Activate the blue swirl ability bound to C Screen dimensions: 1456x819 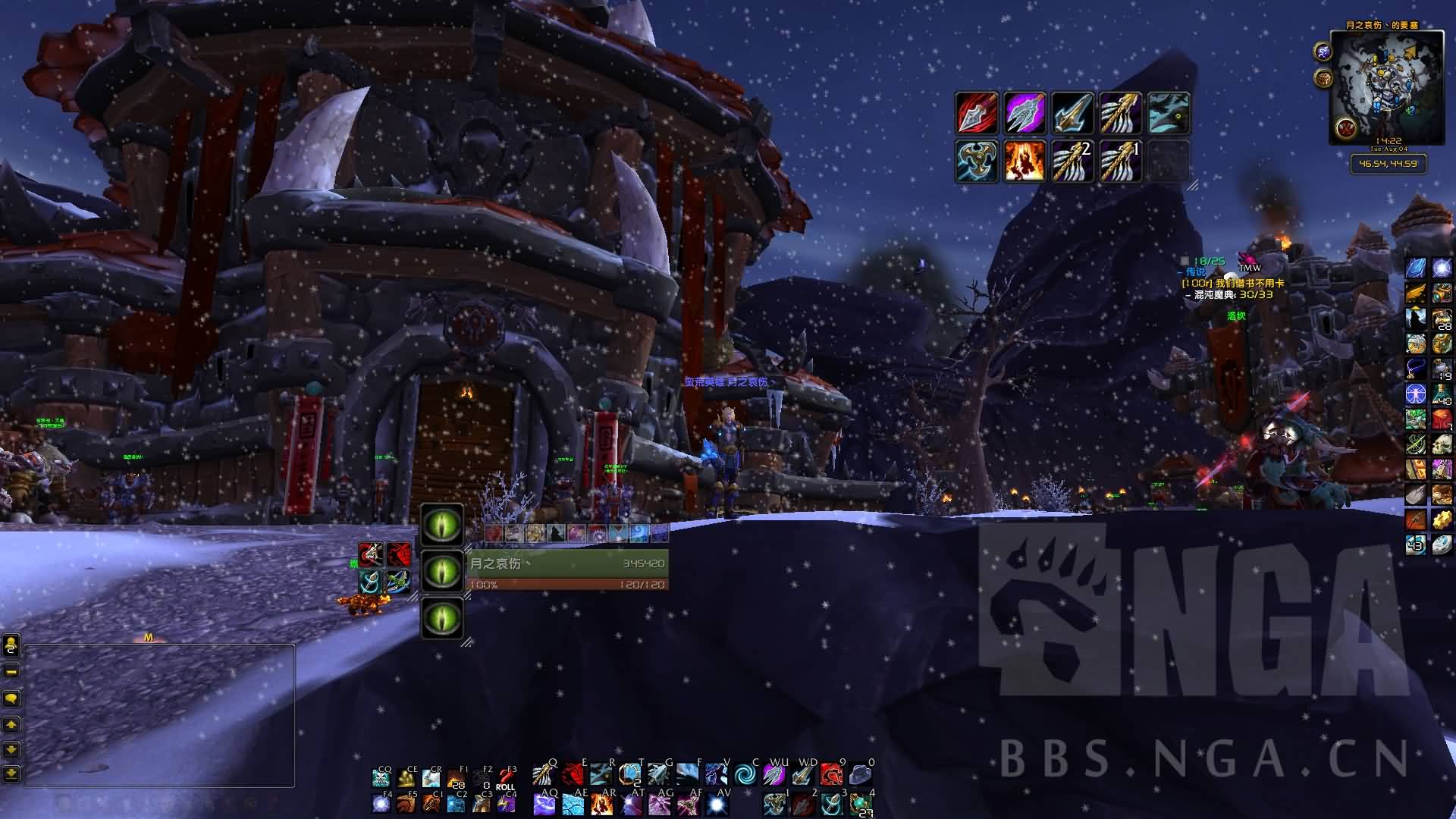745,775
